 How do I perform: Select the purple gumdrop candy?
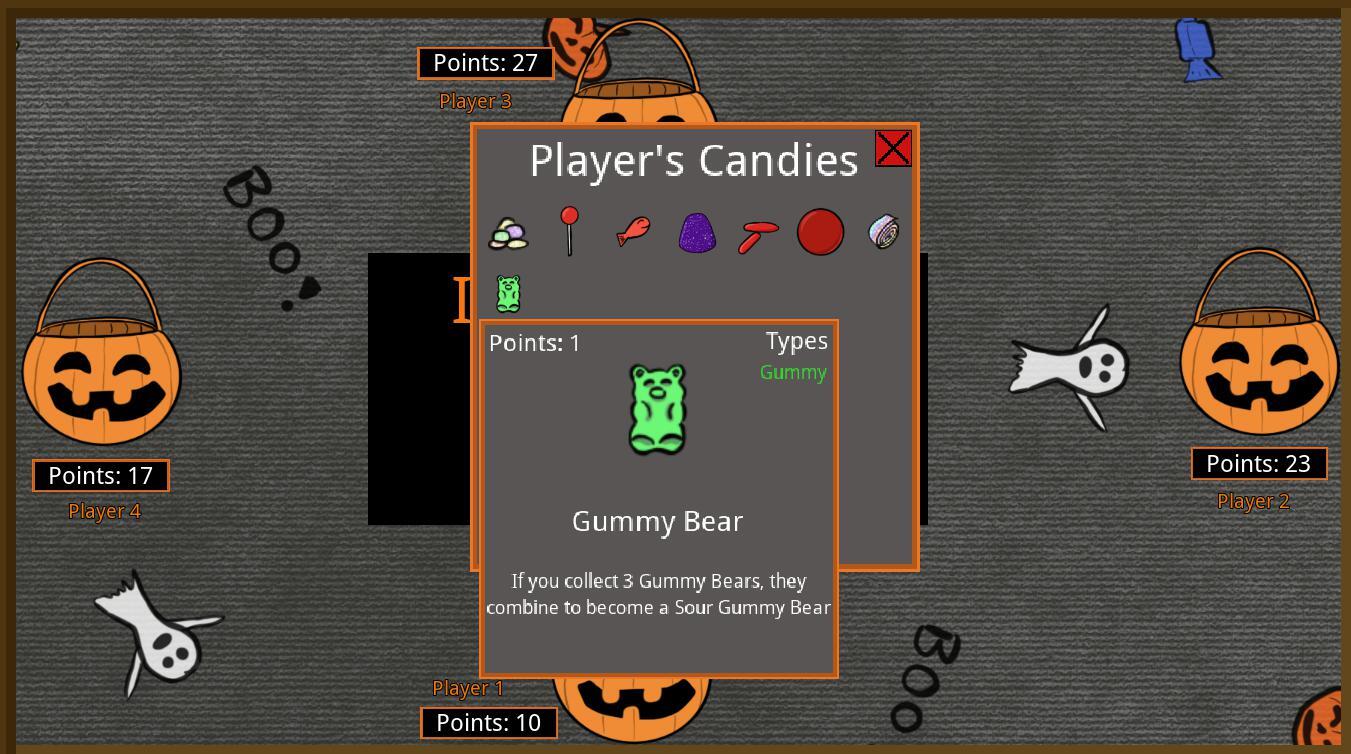696,232
